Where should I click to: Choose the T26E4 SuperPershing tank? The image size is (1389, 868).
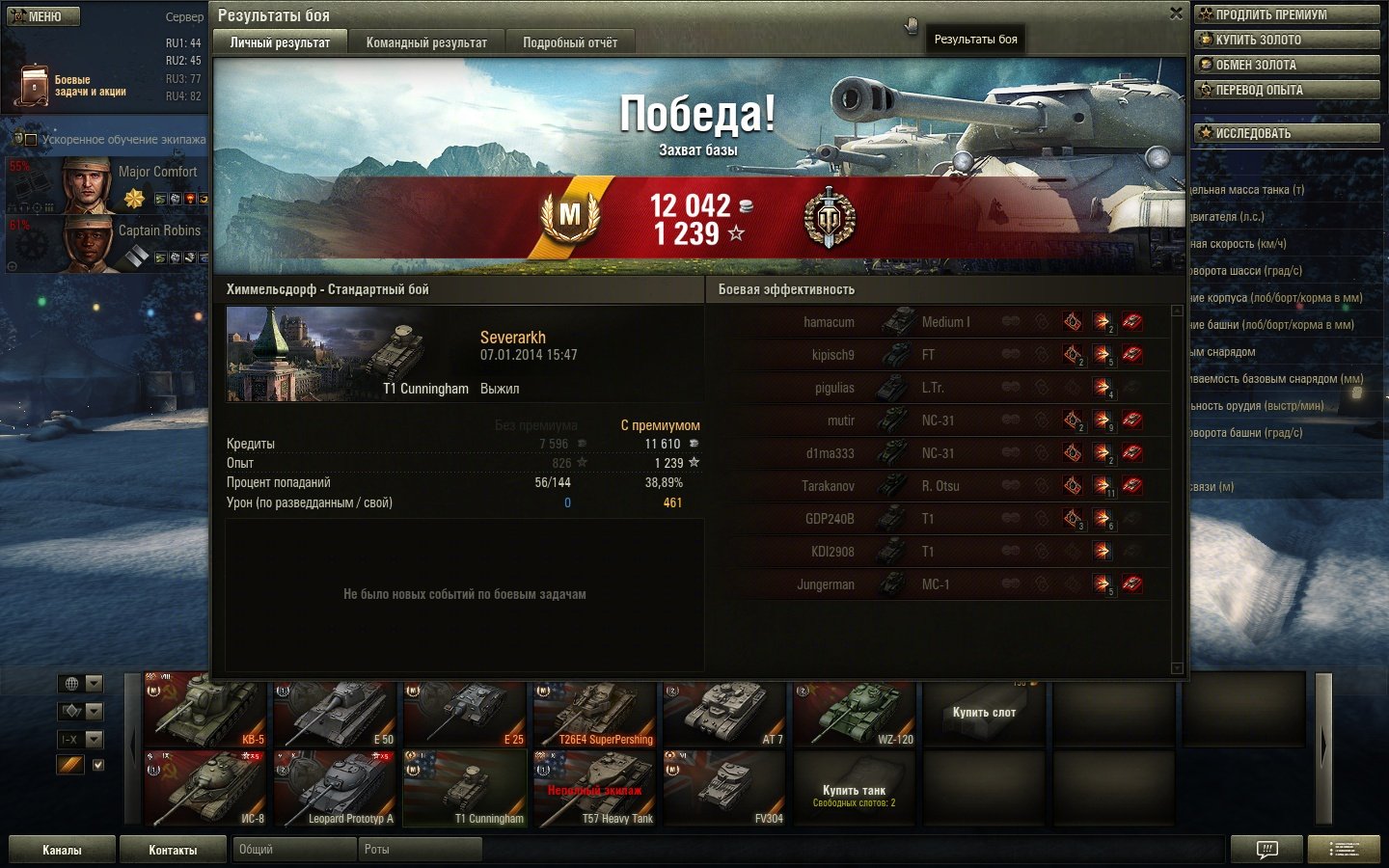594,712
